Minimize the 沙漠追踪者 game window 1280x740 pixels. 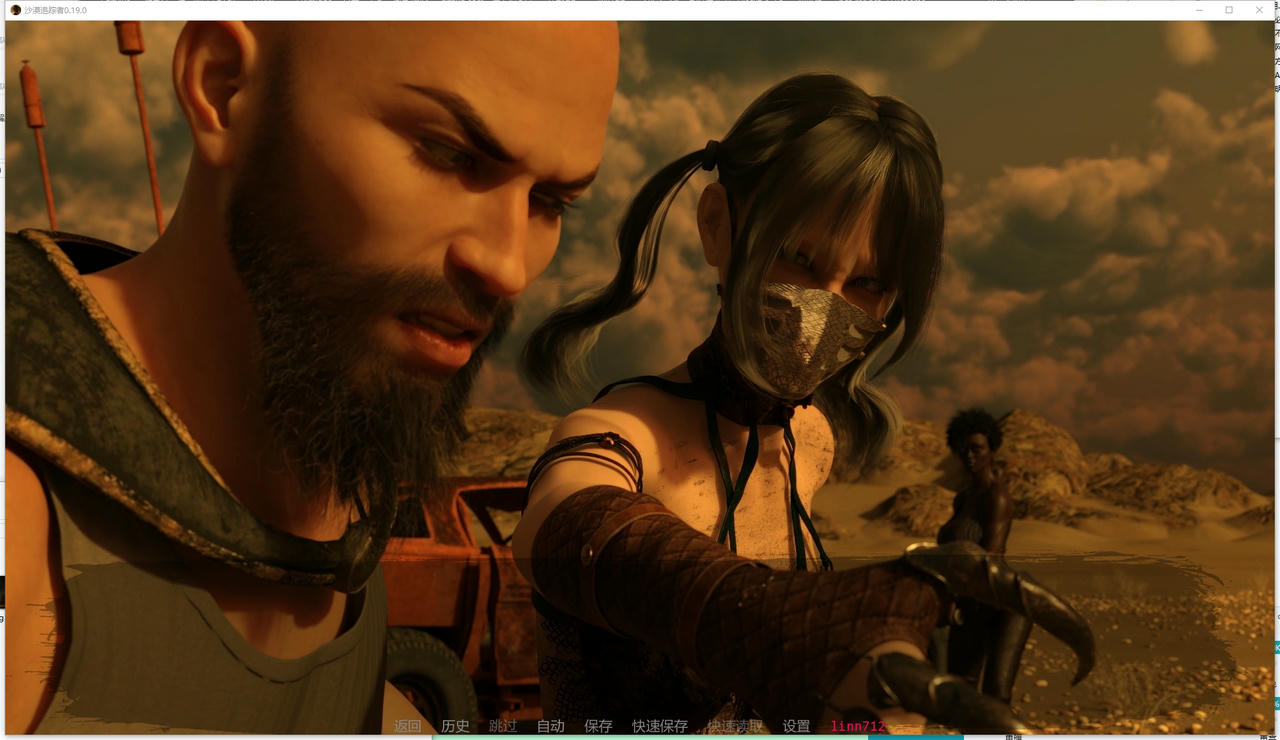tap(1199, 9)
